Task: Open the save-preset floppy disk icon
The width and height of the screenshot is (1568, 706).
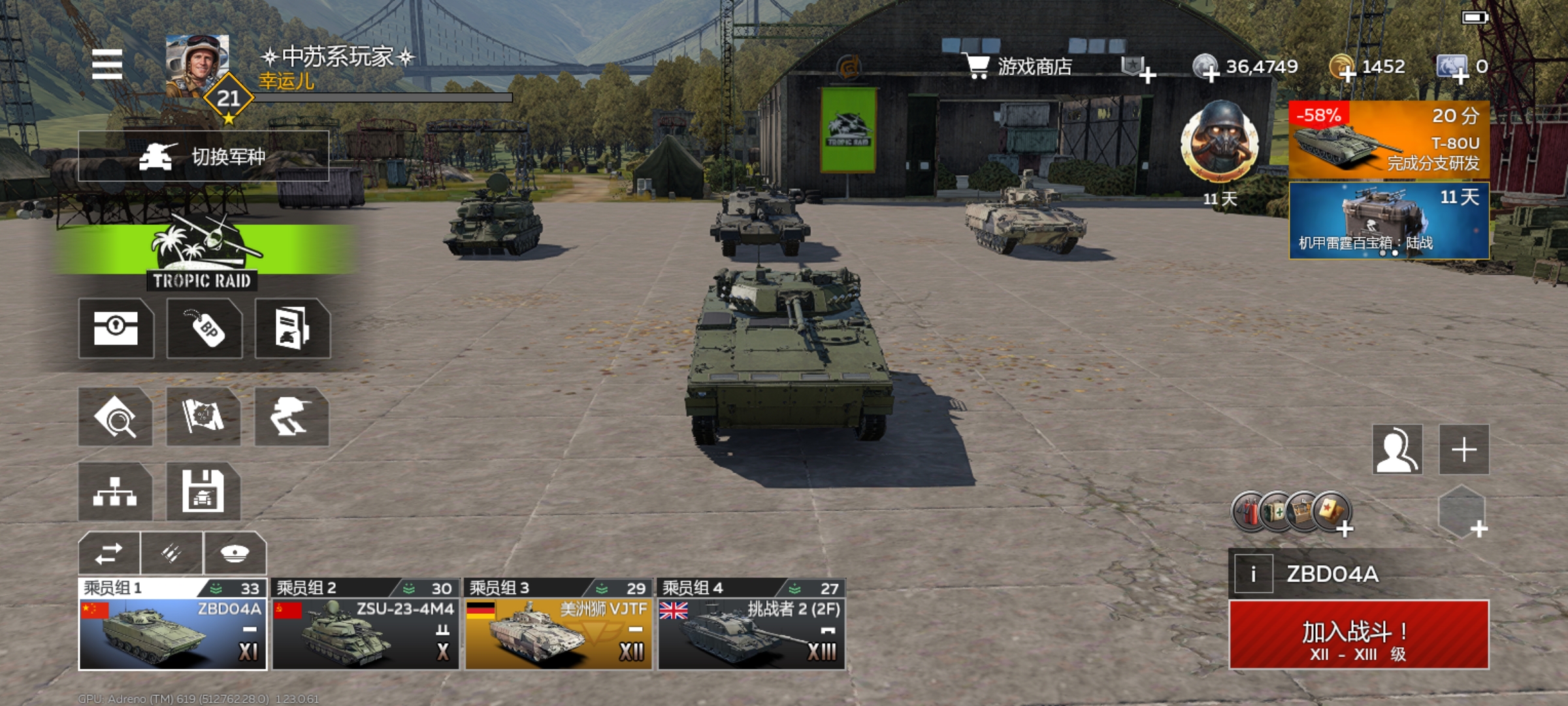Action: coord(203,492)
